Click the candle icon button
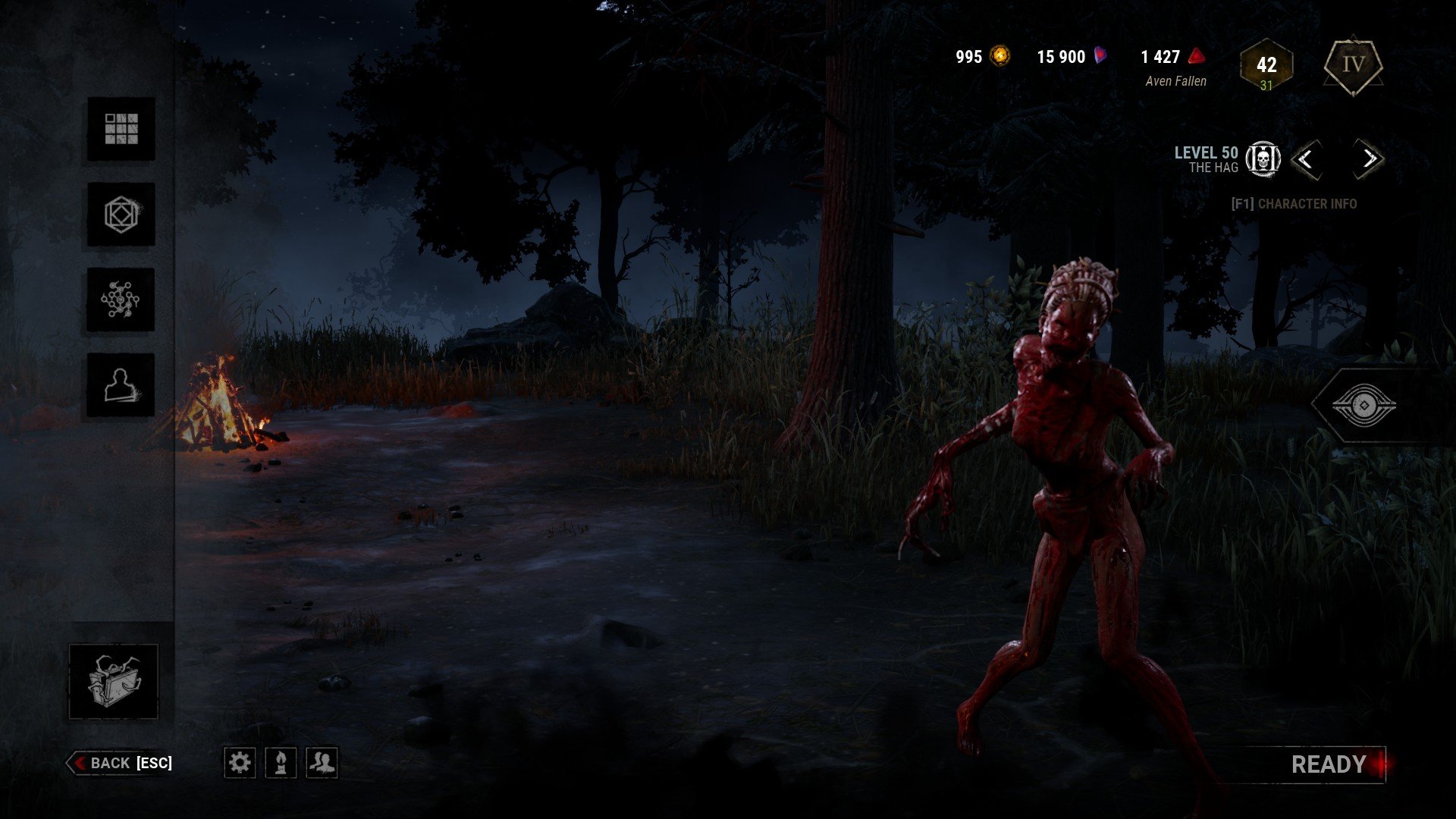1456x819 pixels. click(281, 762)
